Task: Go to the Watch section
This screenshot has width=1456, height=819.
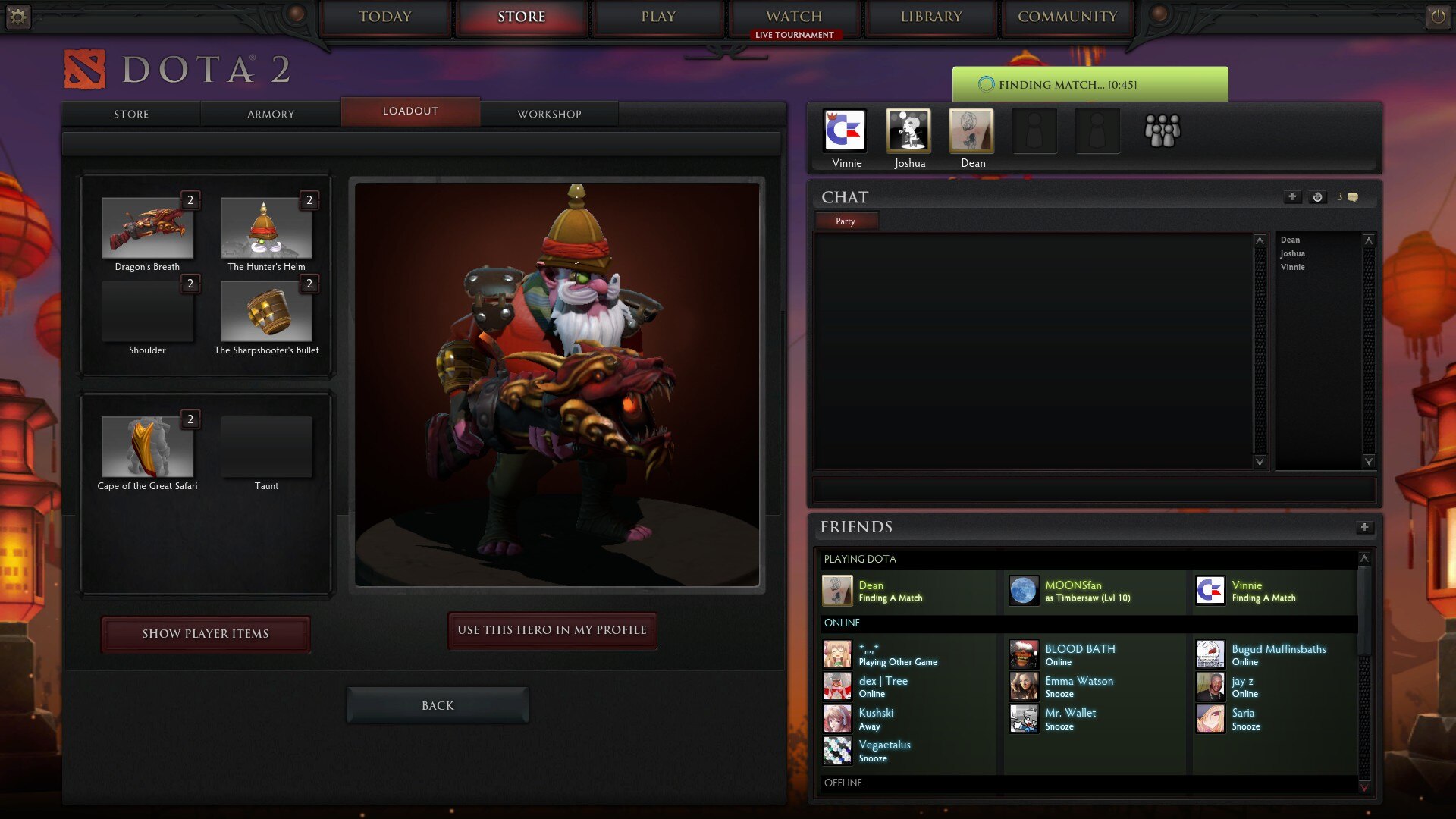Action: pyautogui.click(x=794, y=17)
